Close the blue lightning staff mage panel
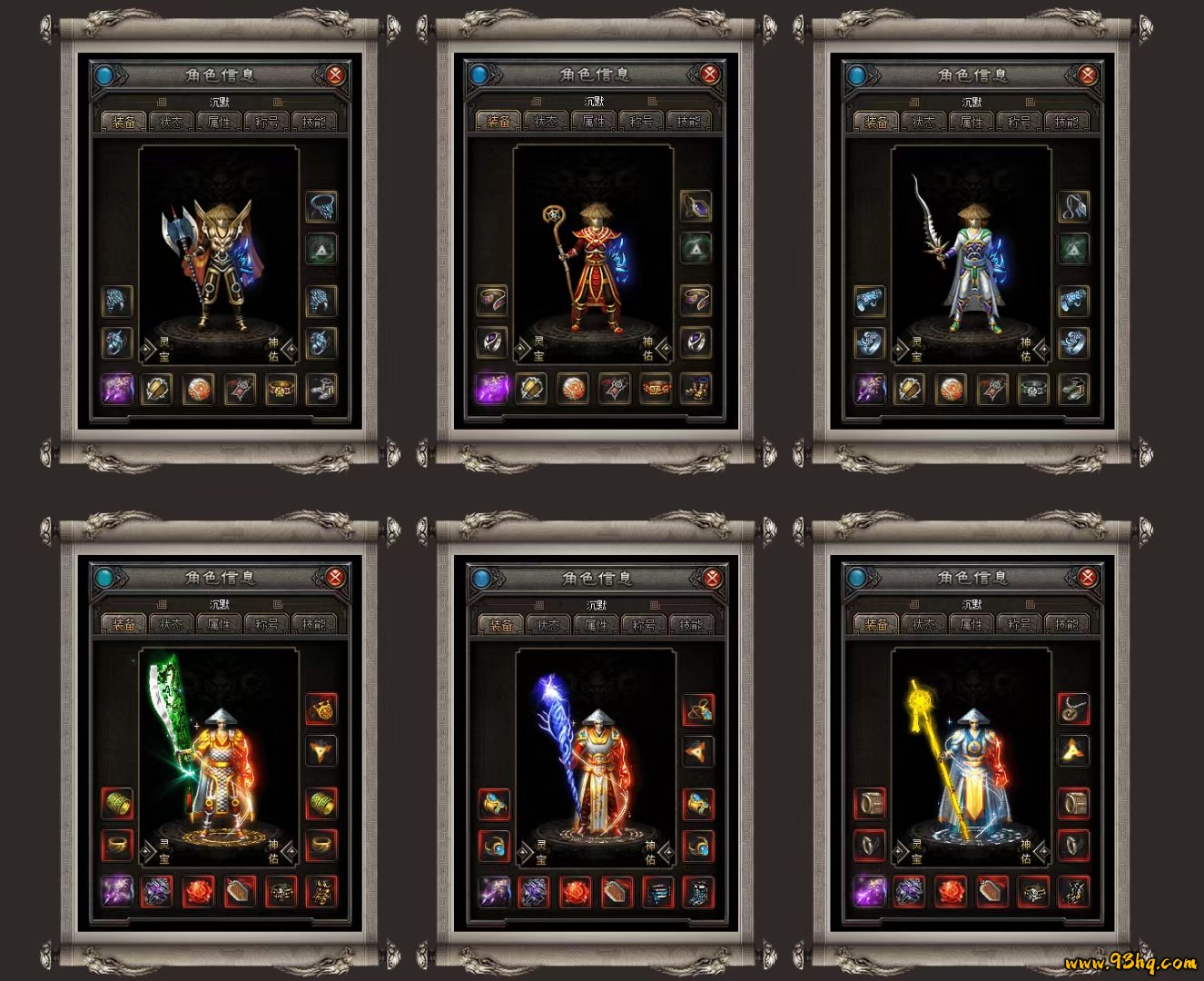Viewport: 1204px width, 981px height. pos(713,578)
